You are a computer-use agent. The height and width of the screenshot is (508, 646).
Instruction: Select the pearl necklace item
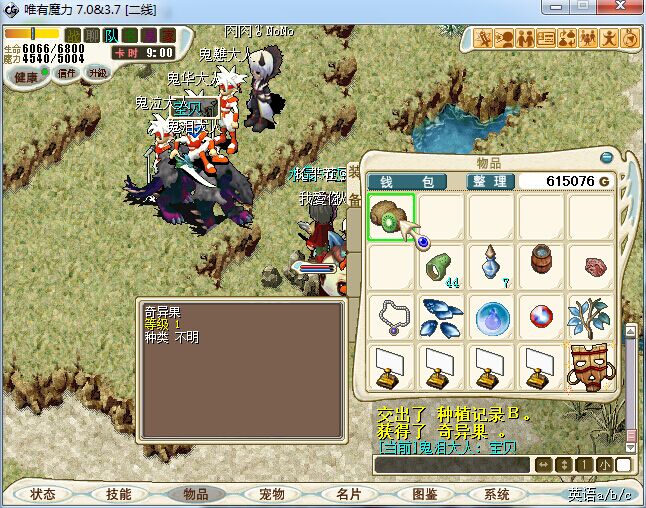click(390, 317)
